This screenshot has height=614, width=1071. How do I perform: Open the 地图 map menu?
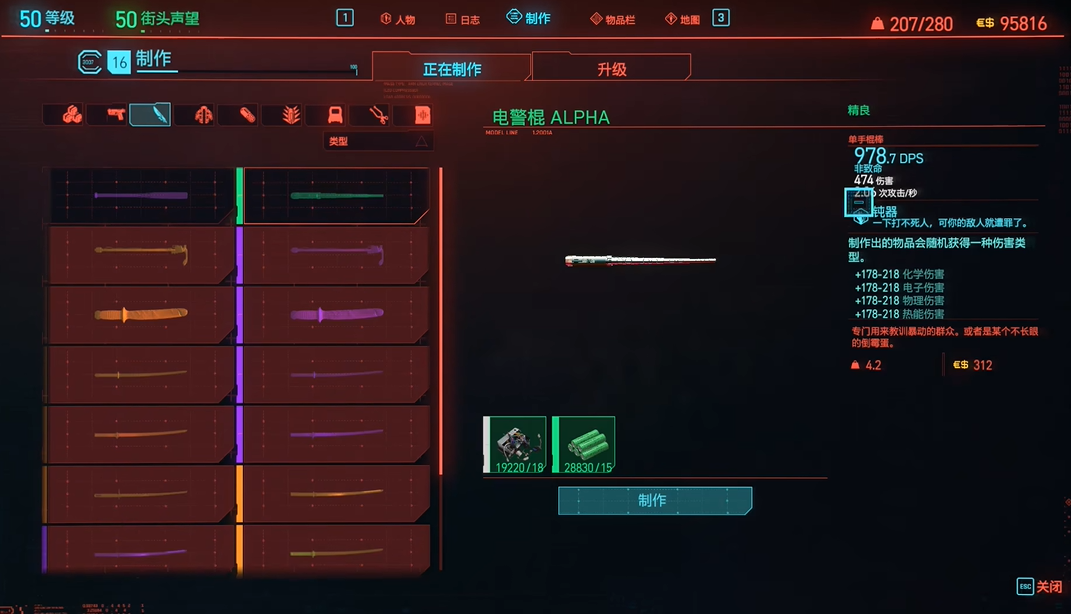click(x=683, y=19)
